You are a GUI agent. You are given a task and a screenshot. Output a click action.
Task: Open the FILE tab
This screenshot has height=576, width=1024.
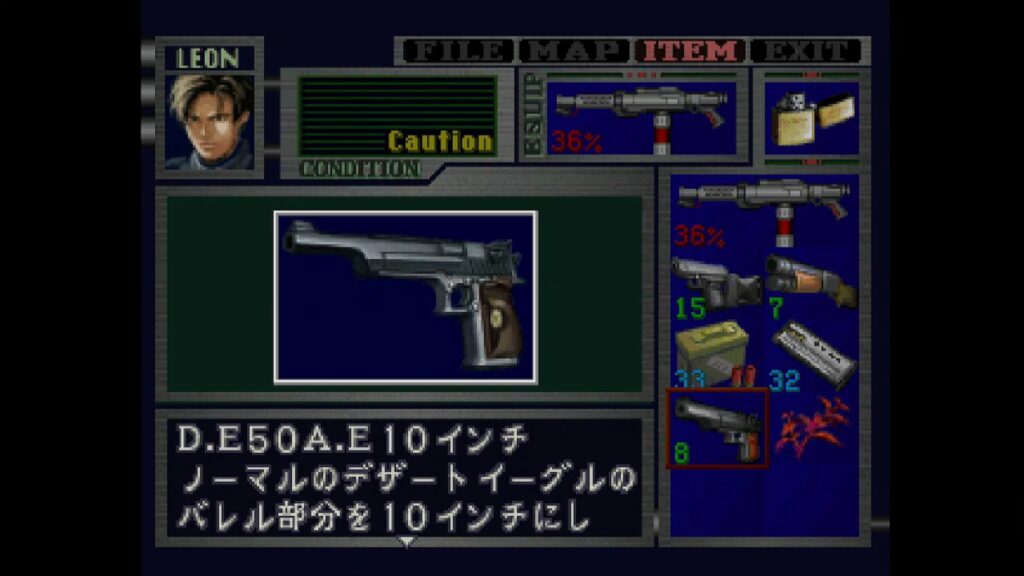(457, 51)
